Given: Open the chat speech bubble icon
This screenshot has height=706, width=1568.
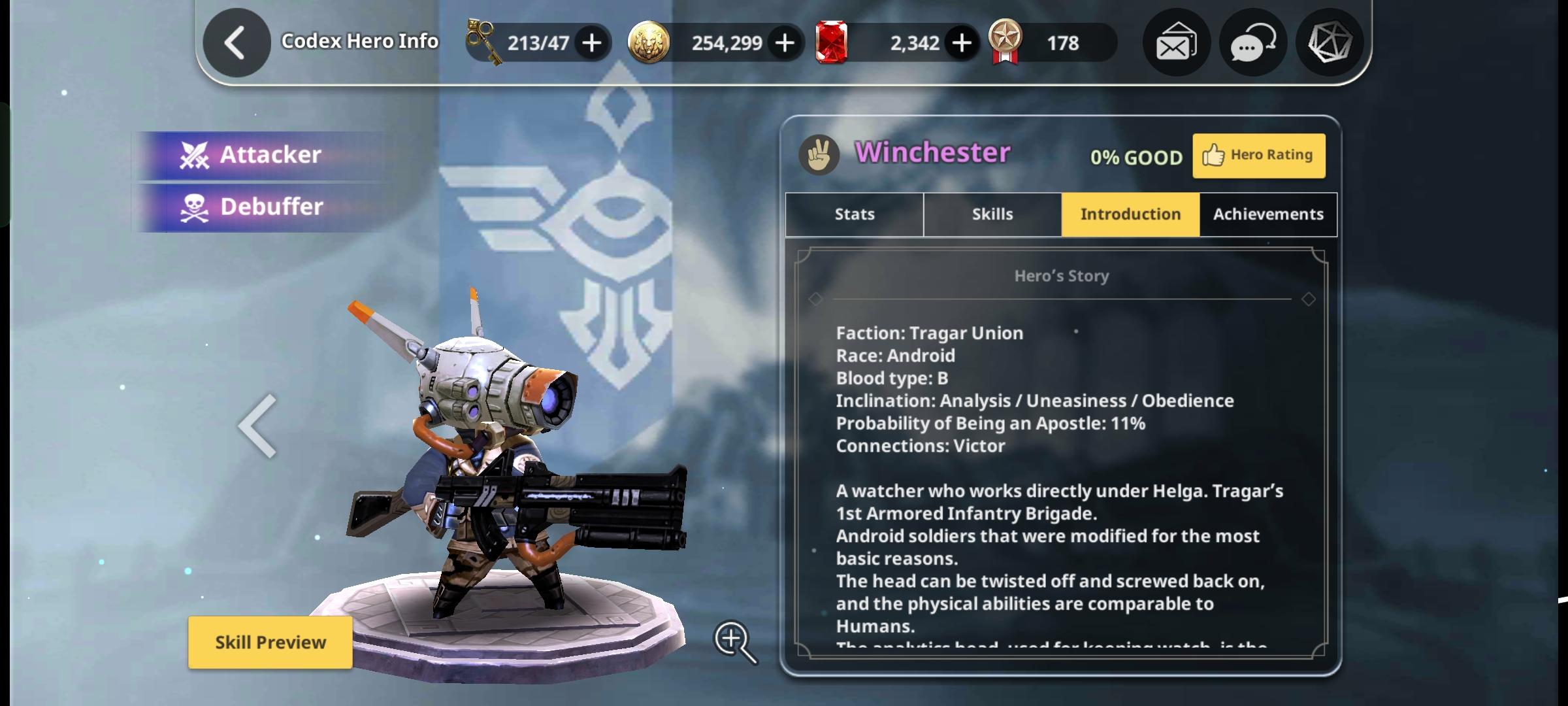Looking at the screenshot, I should coord(1252,43).
